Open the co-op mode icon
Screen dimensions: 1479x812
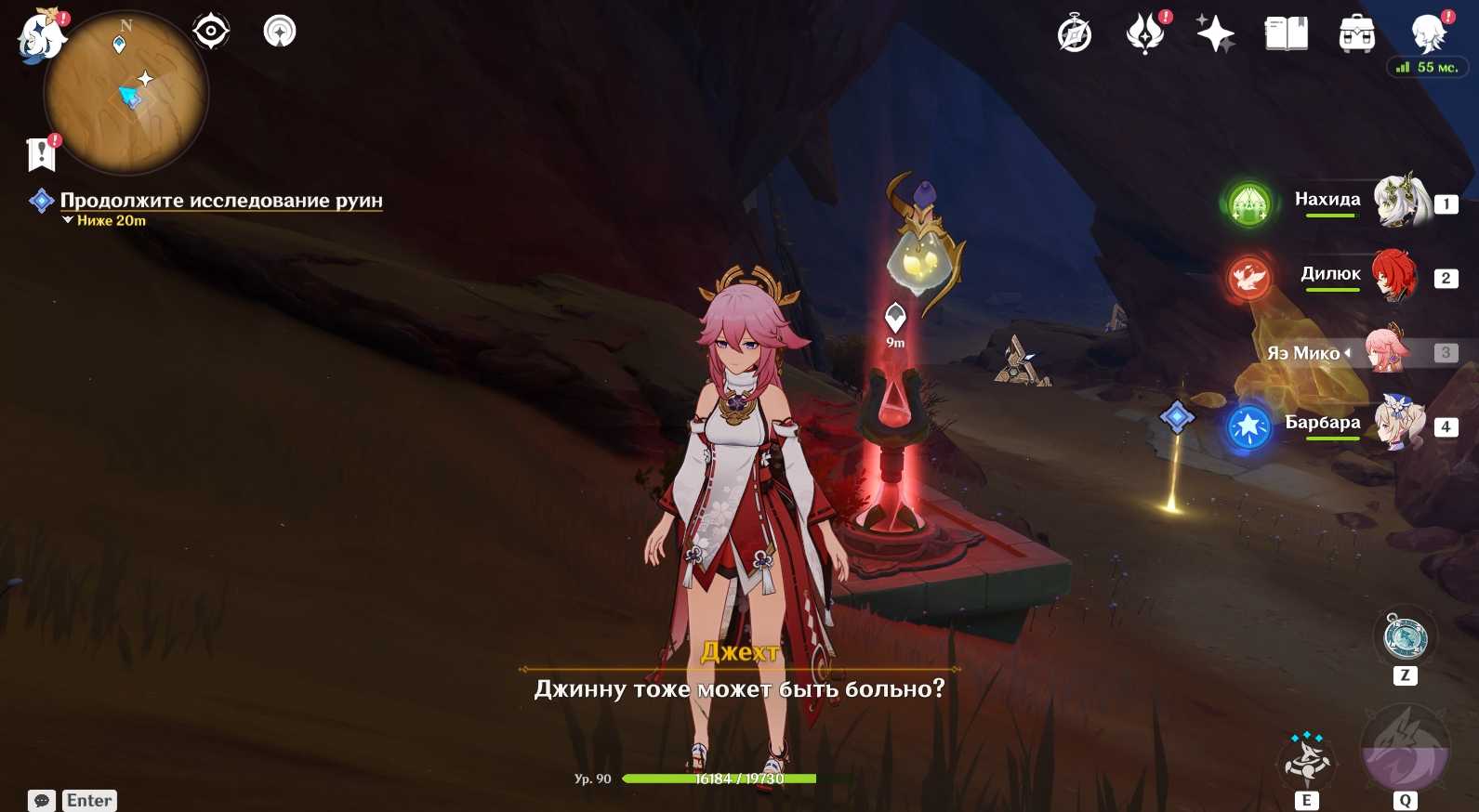[280, 32]
